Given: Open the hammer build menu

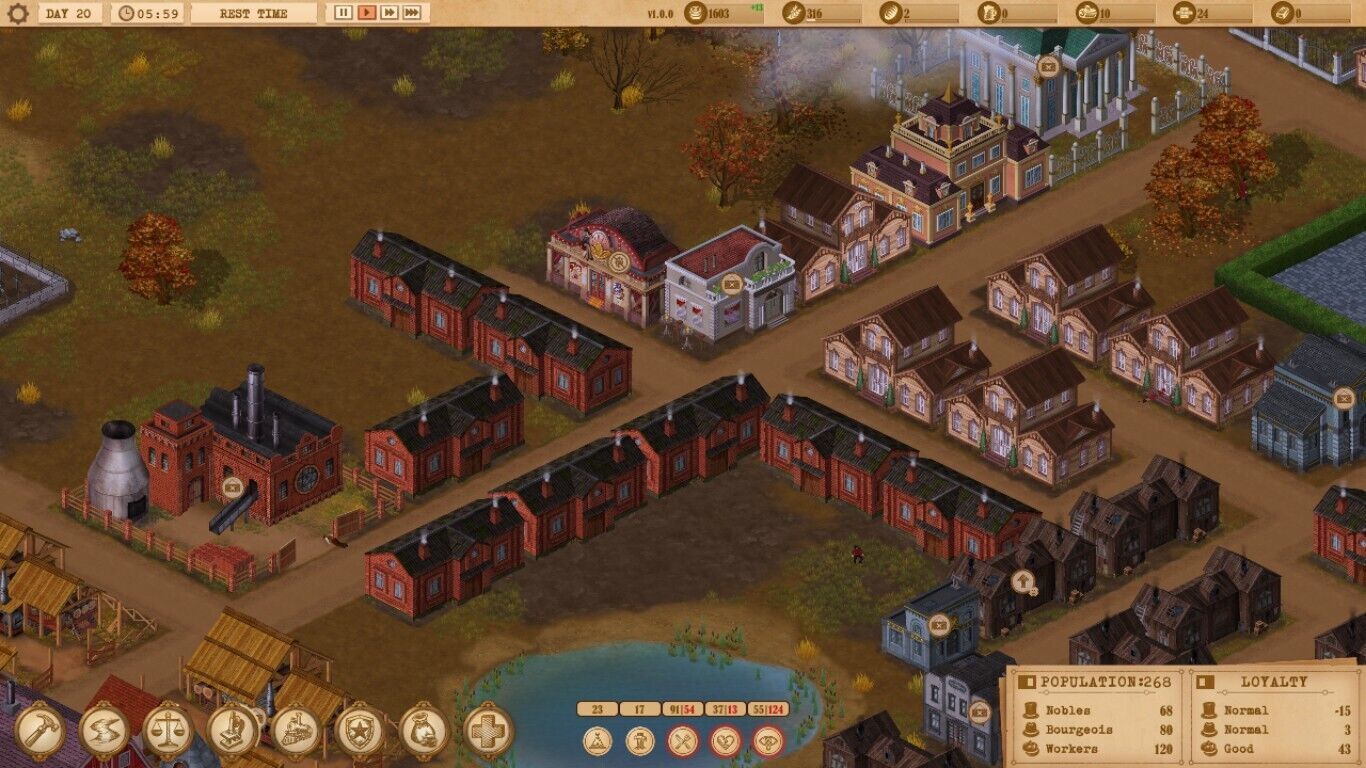Looking at the screenshot, I should [40, 732].
